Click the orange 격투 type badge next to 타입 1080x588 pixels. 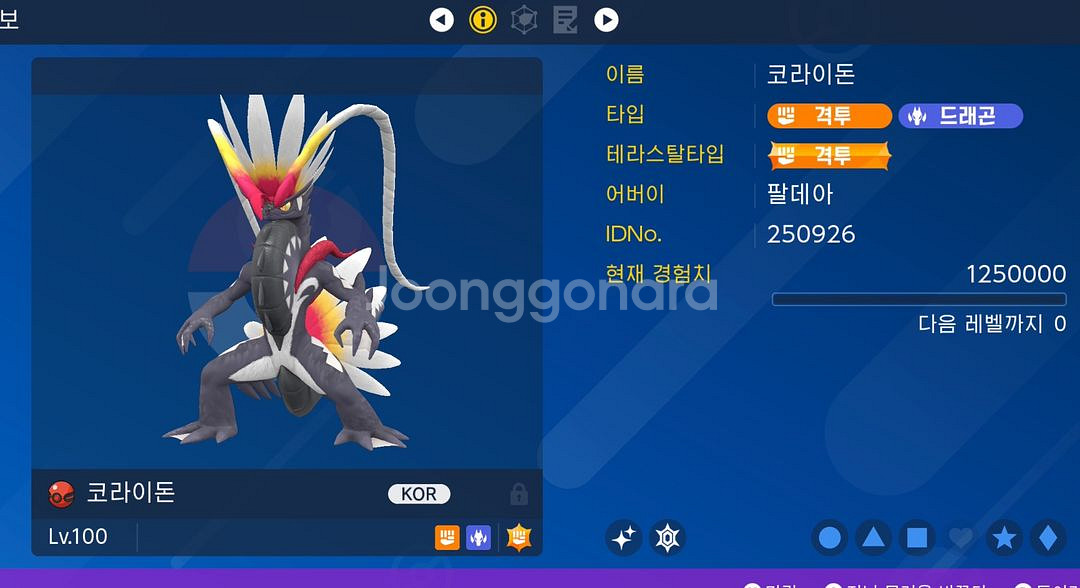click(829, 116)
